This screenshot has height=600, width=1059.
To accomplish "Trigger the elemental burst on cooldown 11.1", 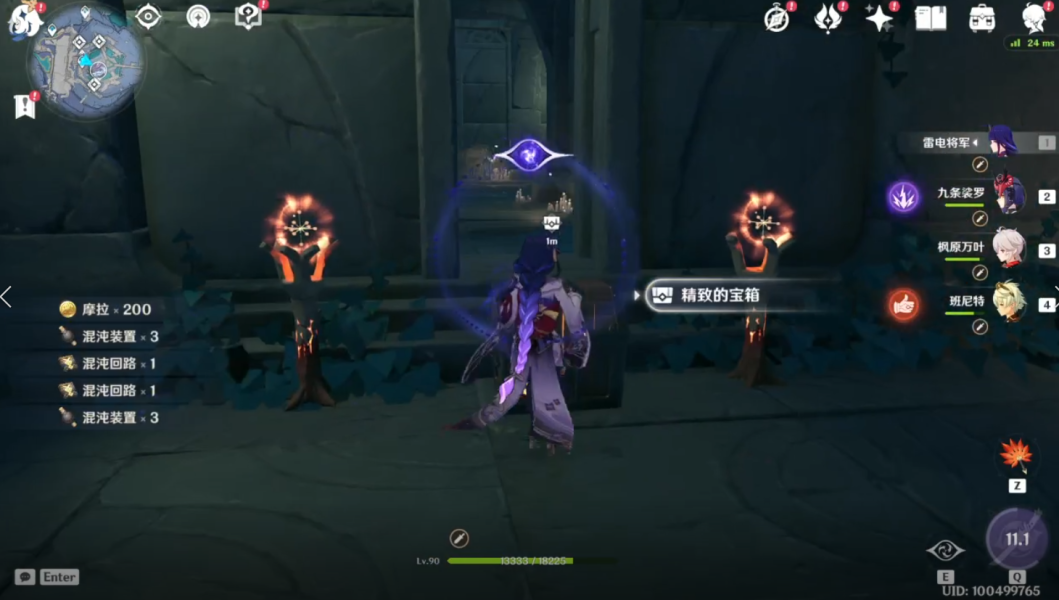I will 1017,539.
